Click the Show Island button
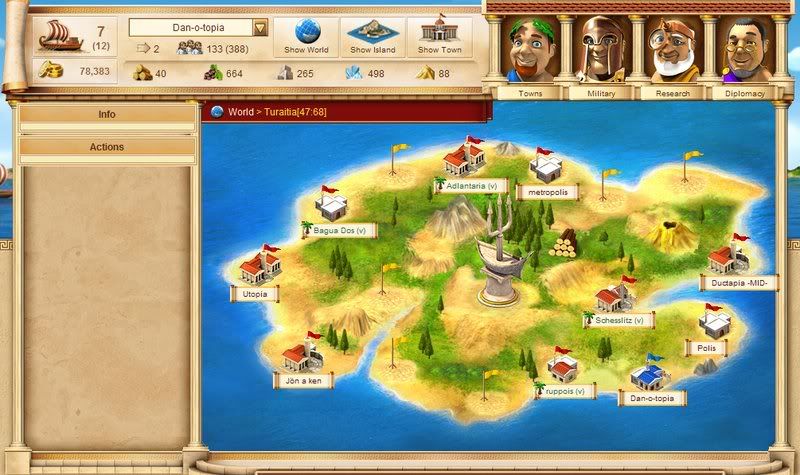 371,35
